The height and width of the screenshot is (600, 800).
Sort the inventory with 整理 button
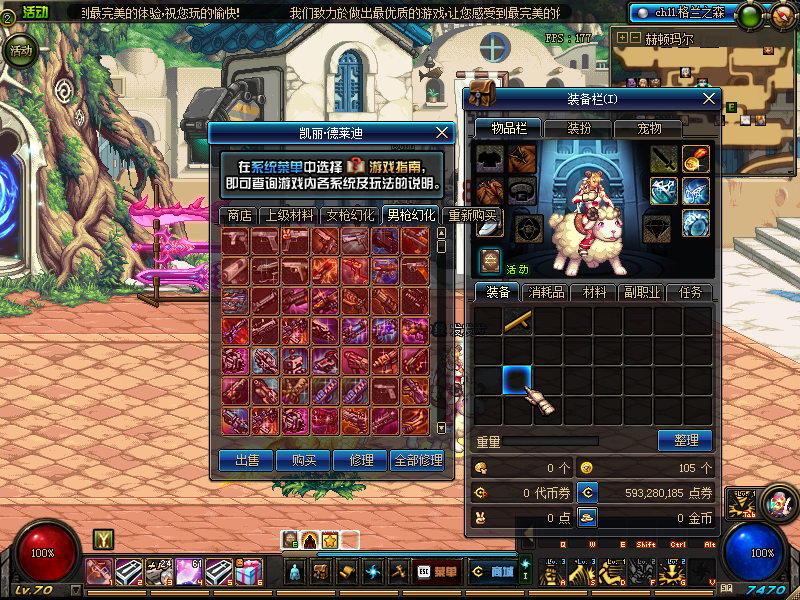coord(685,440)
